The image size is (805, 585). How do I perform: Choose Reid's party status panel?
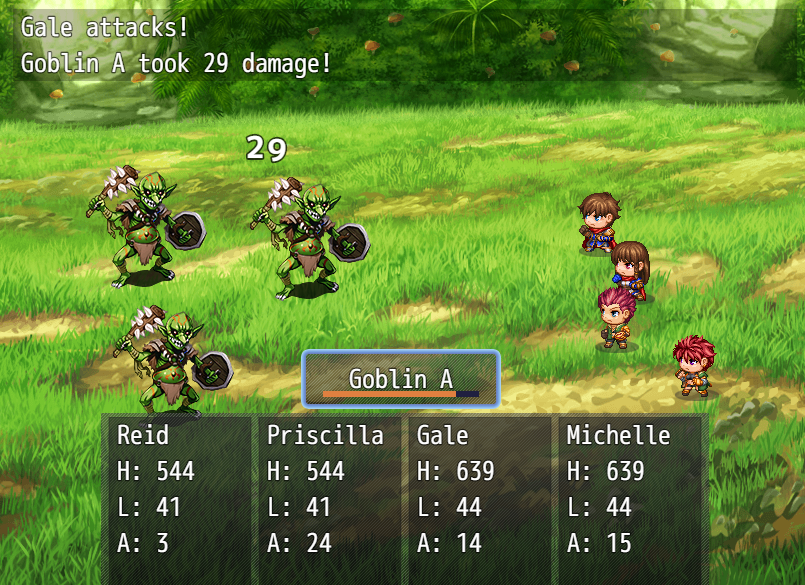177,490
